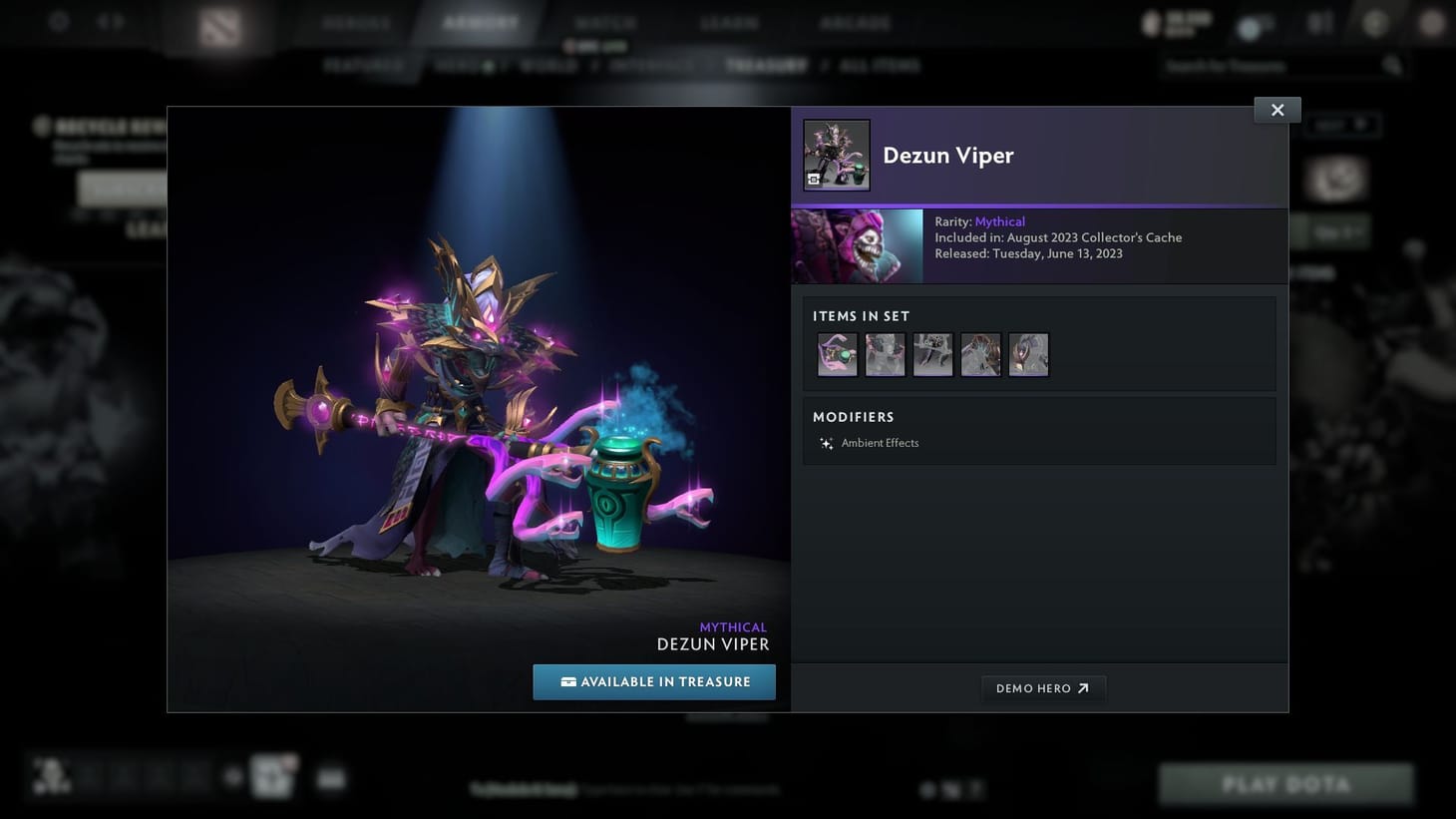Screen dimensions: 1456x819
Task: Open the ARCADE tab
Action: pos(855,21)
